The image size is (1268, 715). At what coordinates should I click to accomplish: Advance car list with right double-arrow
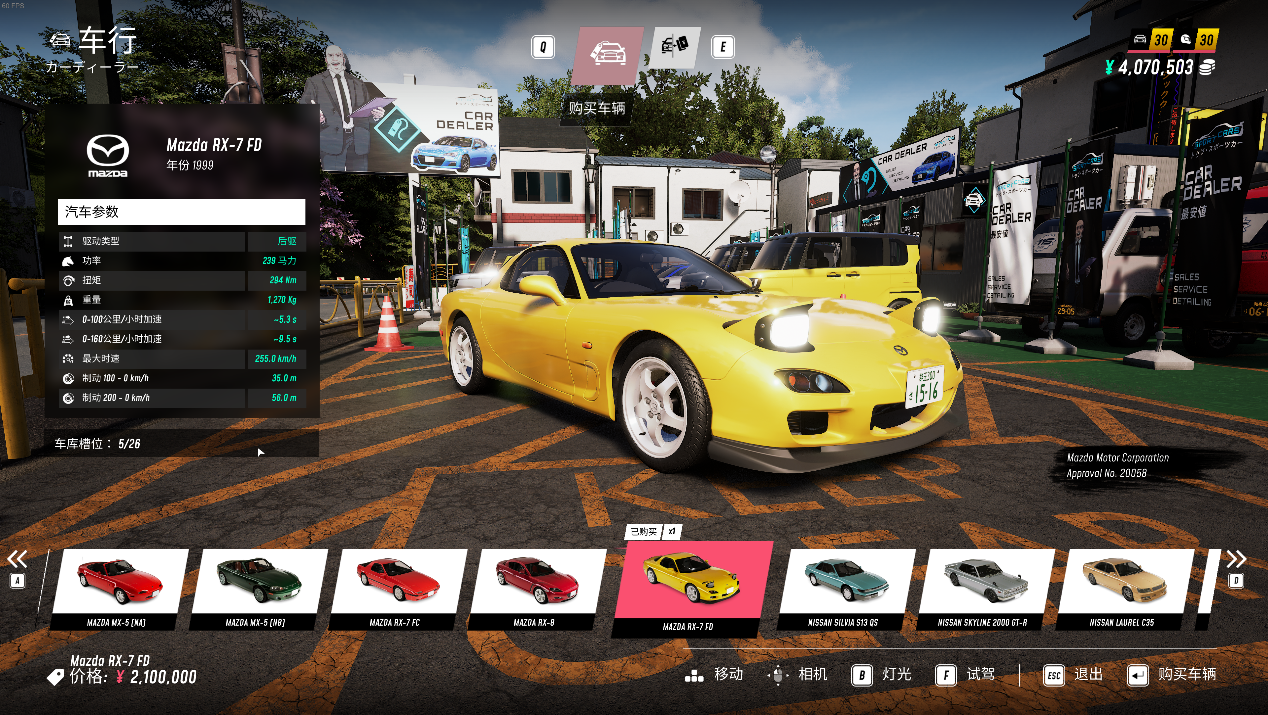click(x=1236, y=559)
